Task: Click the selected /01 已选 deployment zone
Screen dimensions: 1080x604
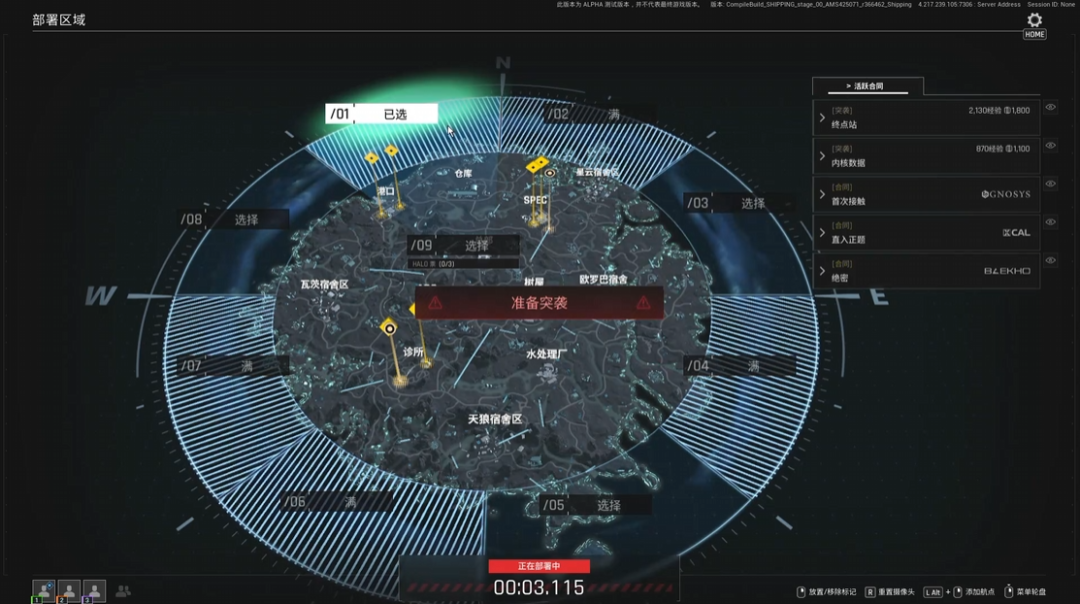Action: [382, 114]
